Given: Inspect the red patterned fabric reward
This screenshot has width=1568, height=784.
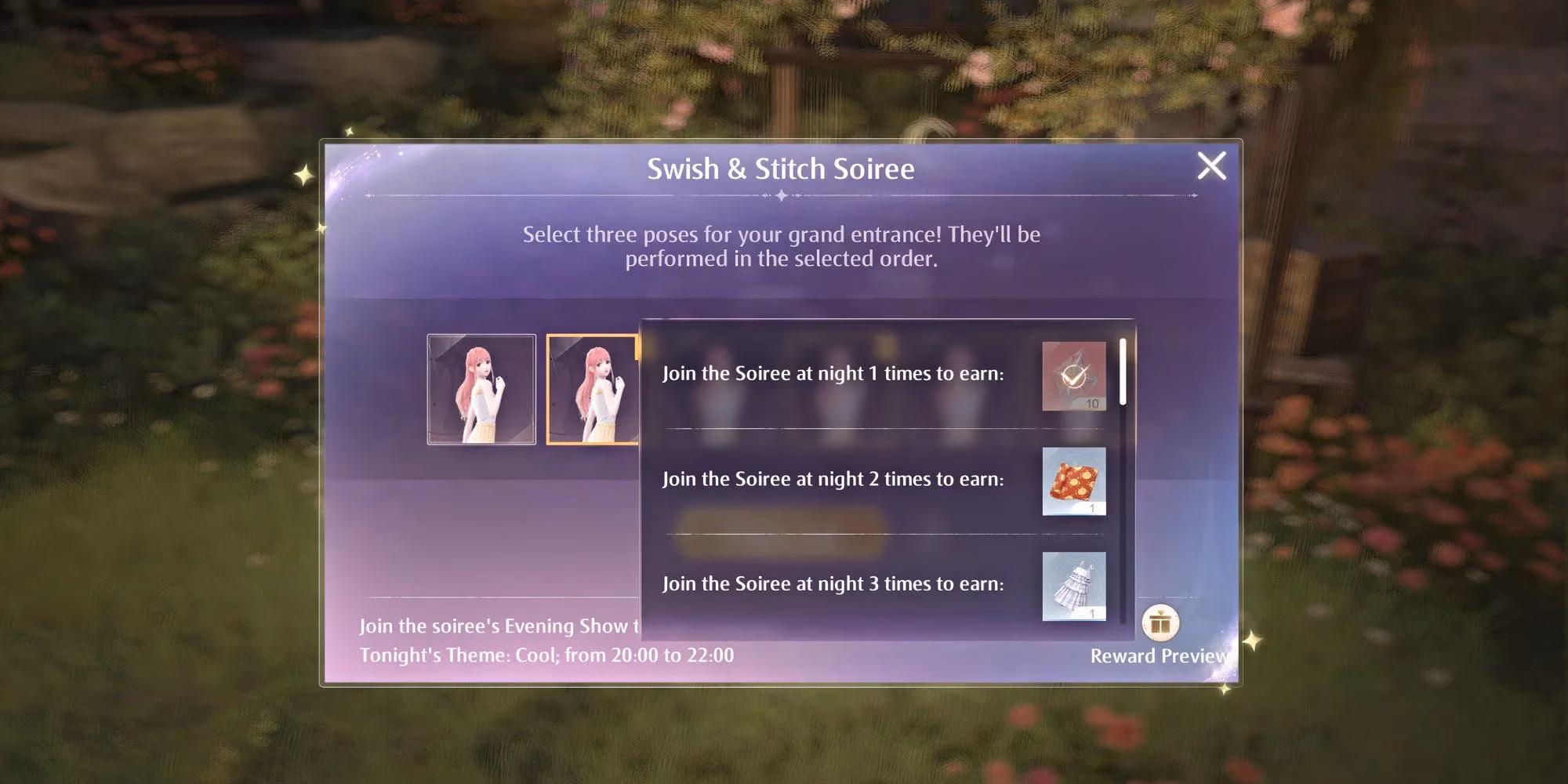Looking at the screenshot, I should coord(1073,481).
